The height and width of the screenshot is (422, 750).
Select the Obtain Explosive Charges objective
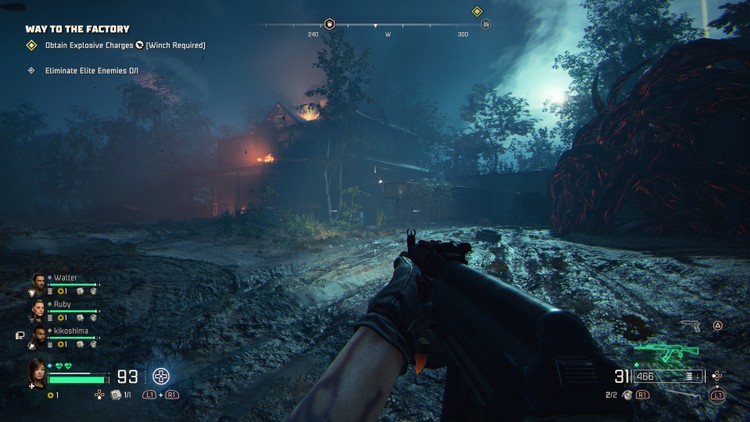pos(118,45)
